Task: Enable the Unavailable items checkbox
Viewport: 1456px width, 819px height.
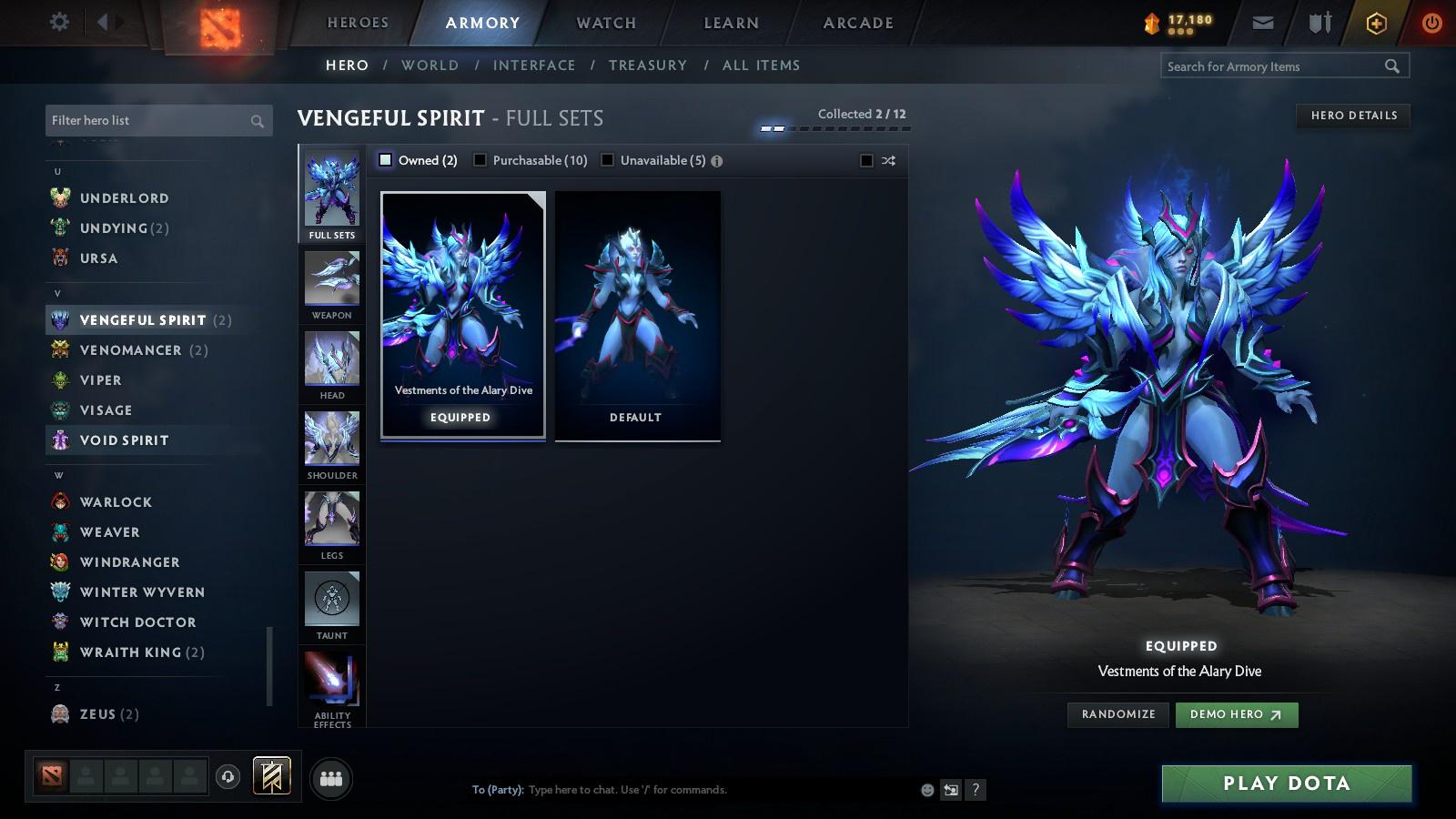Action: (607, 159)
